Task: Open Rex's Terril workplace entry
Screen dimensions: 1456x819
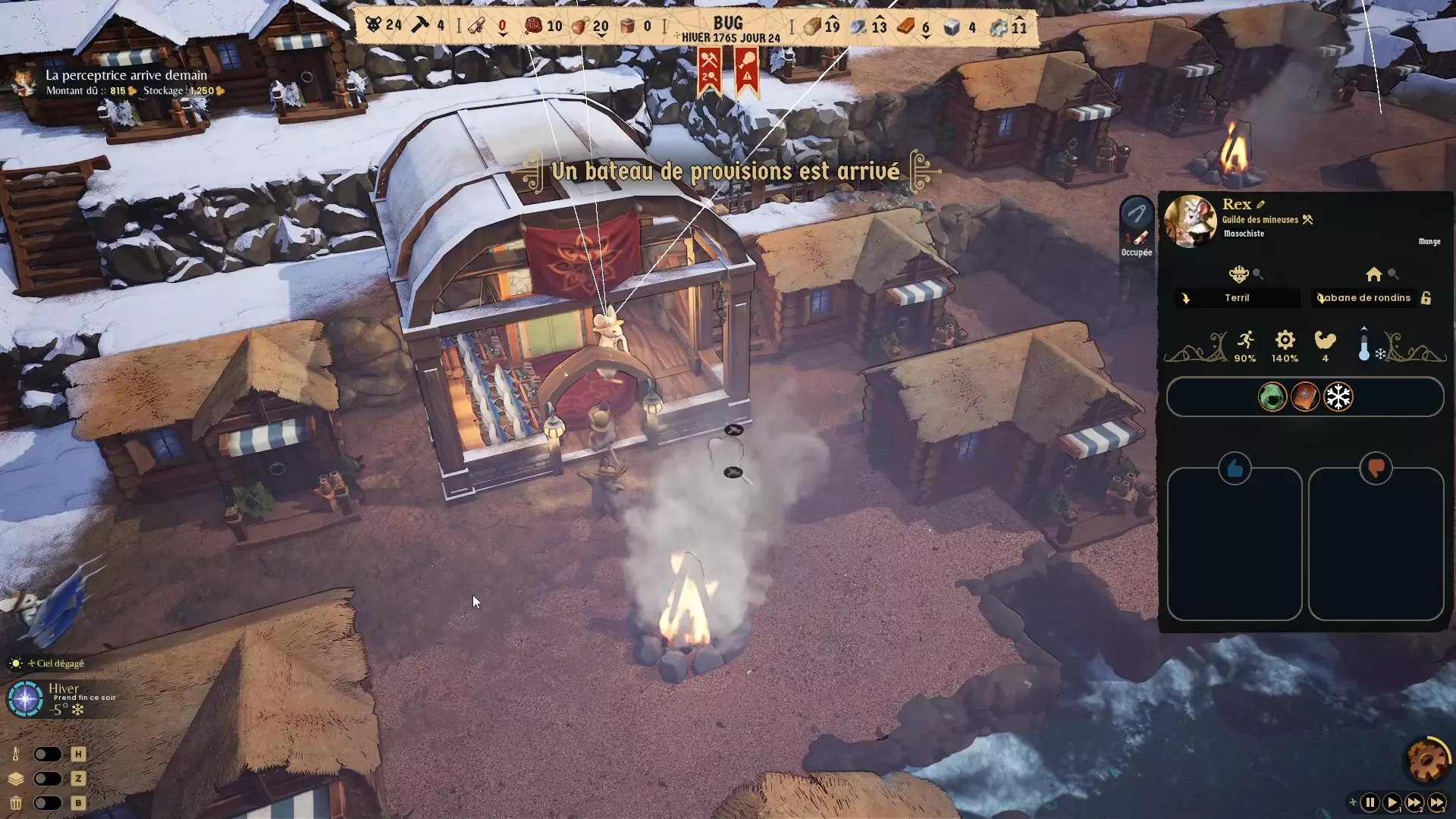Action: click(1236, 298)
